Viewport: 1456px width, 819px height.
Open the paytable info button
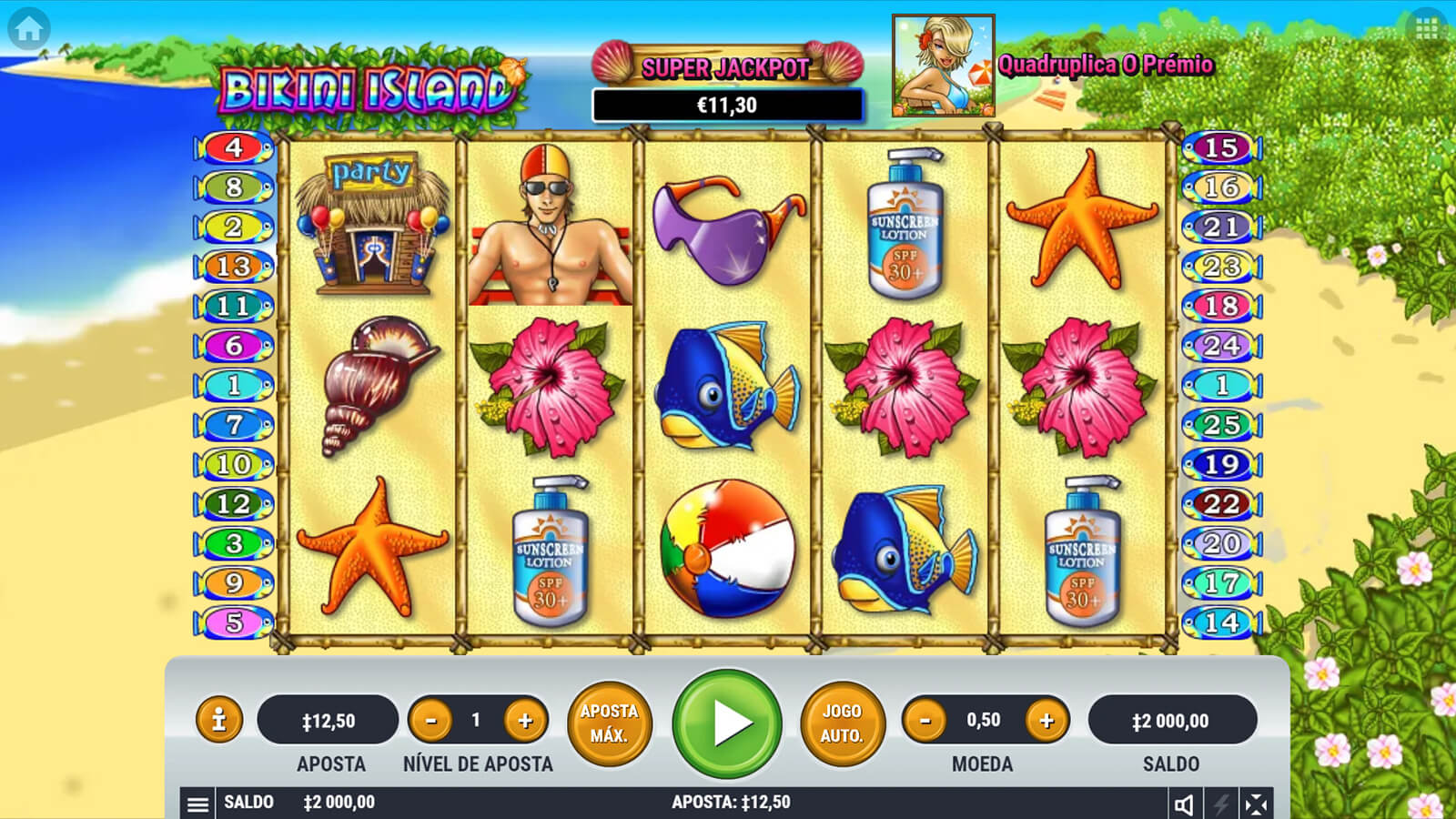pos(218,721)
